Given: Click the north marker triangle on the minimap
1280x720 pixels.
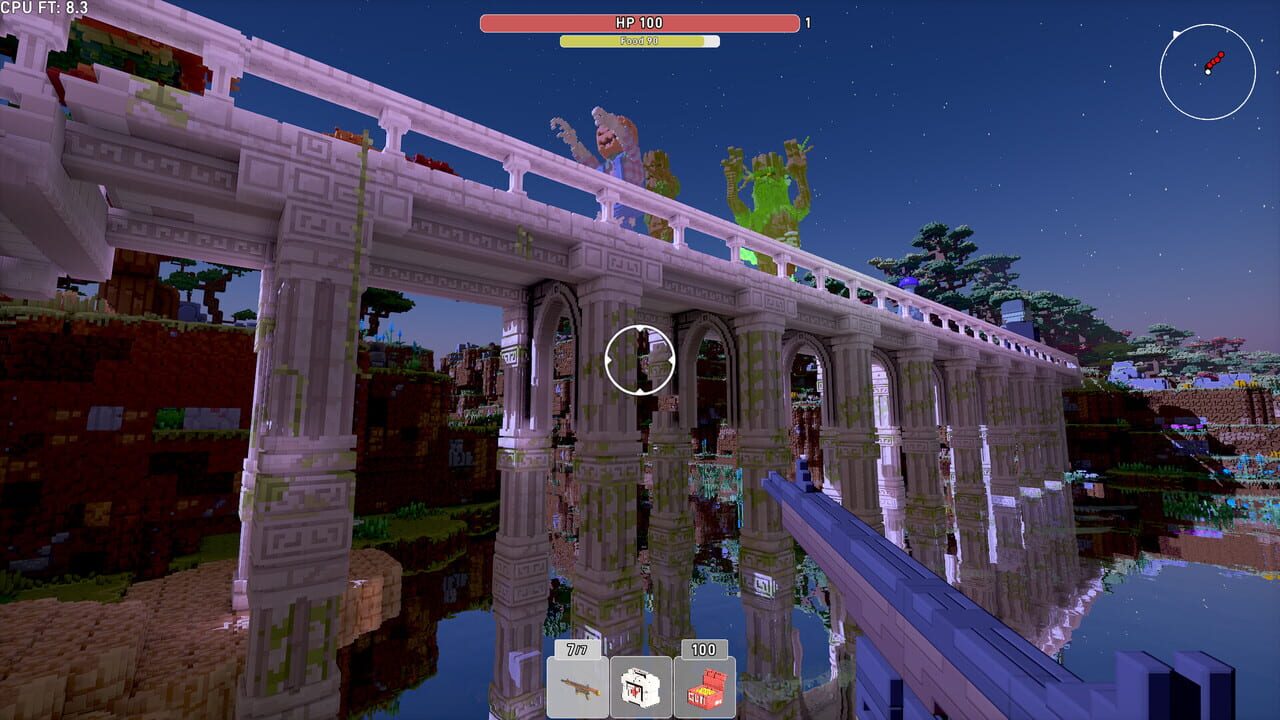Looking at the screenshot, I should 1176,33.
